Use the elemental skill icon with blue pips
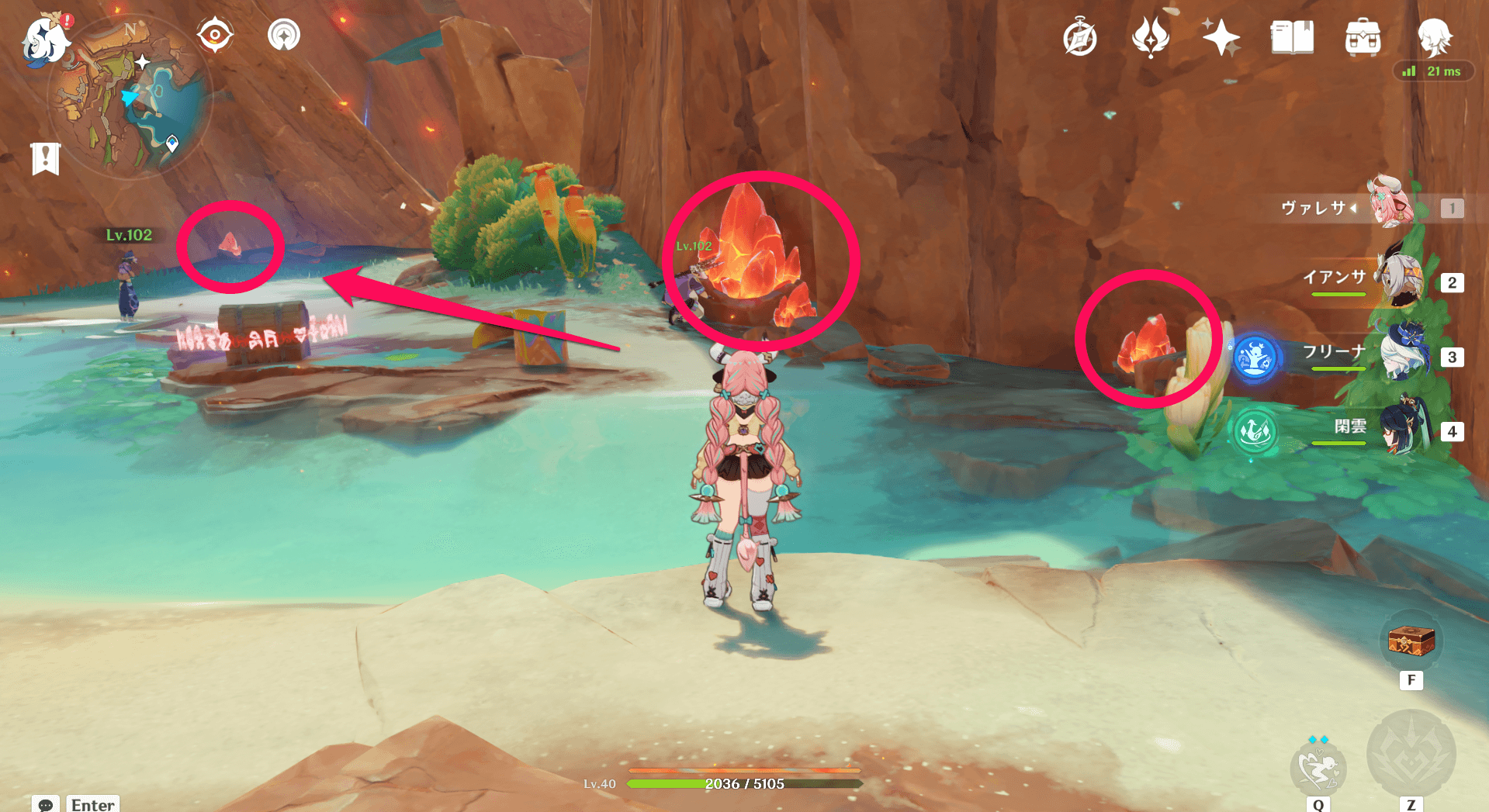Image resolution: width=1489 pixels, height=812 pixels. coord(1318,766)
